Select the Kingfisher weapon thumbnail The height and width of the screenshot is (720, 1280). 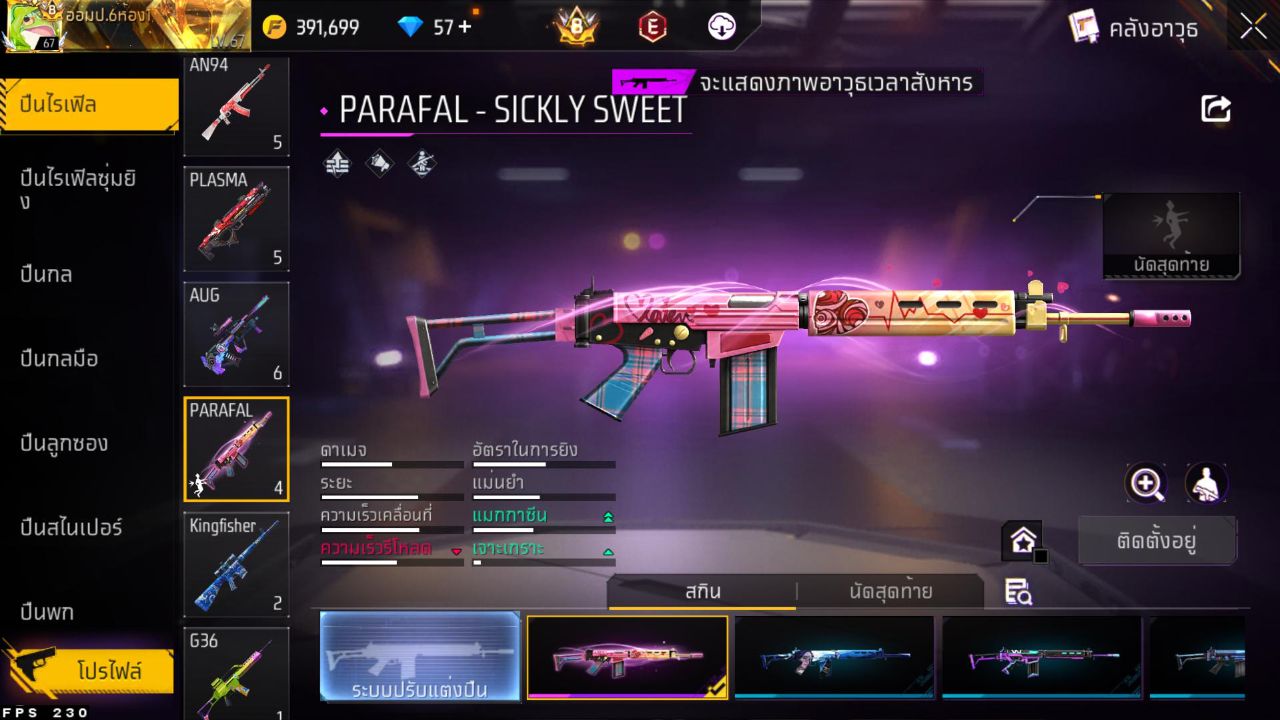236,566
